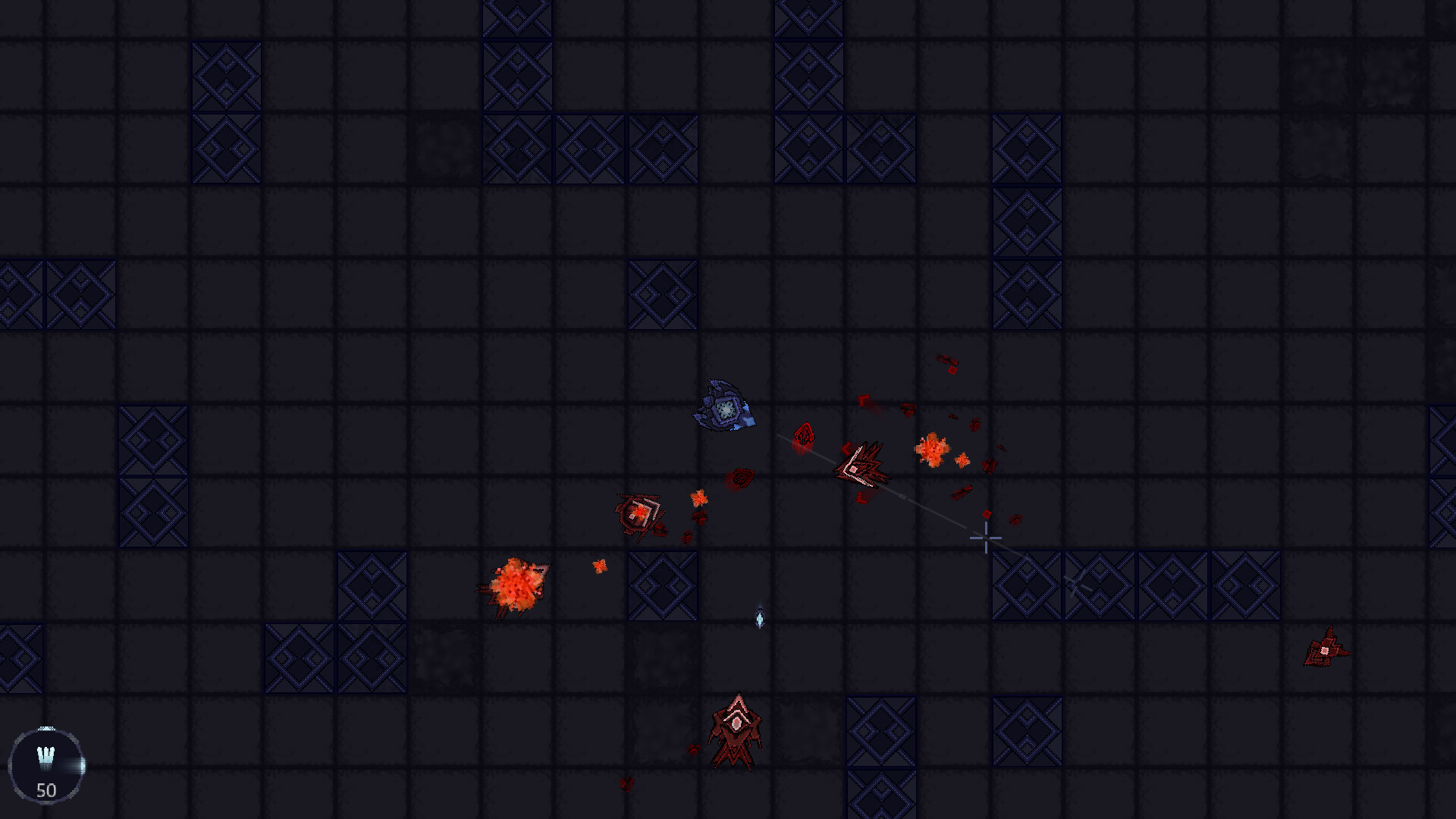Click the orange burst left of the large explosion

tap(701, 498)
